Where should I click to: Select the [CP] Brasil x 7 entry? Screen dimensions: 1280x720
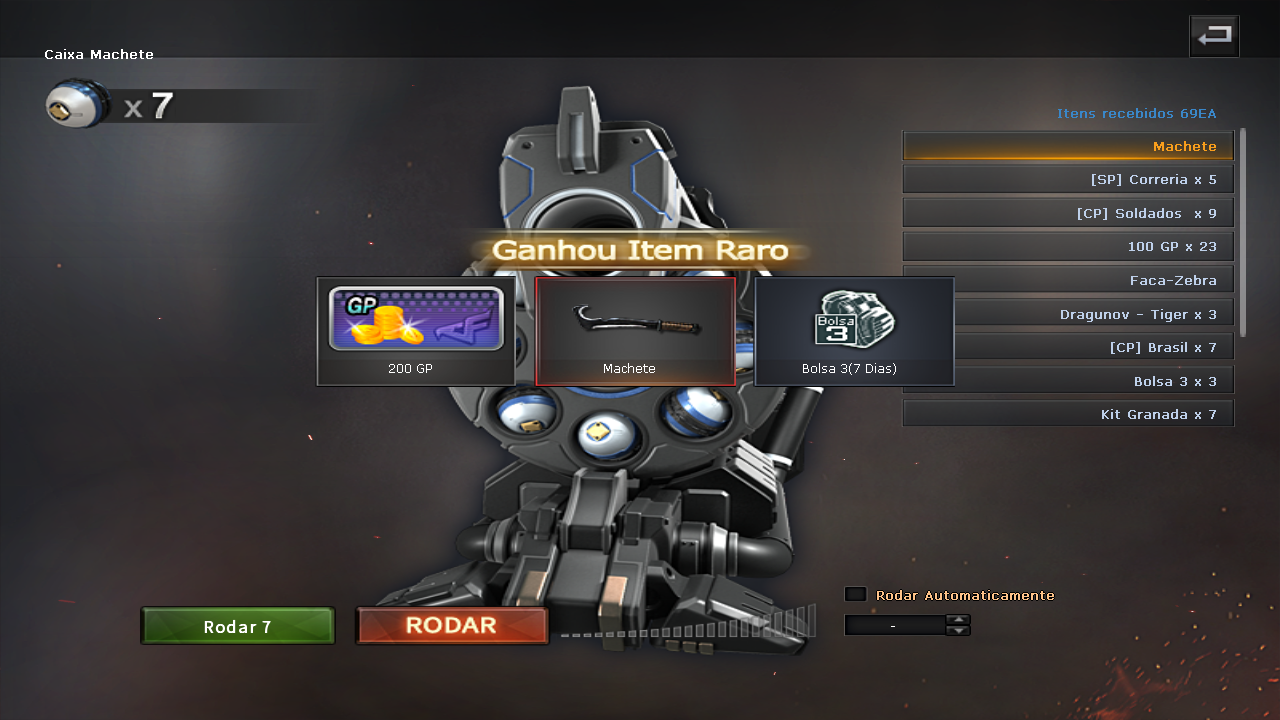[x=1093, y=347]
